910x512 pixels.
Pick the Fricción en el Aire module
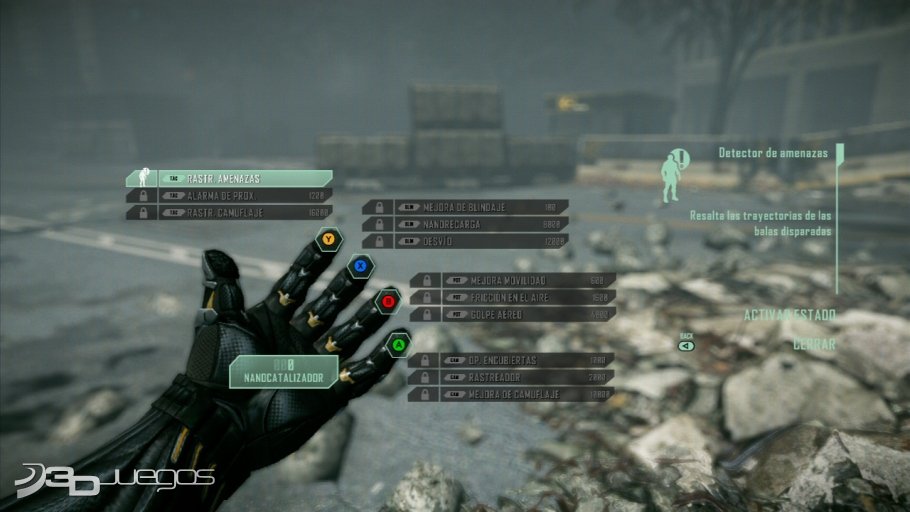coord(513,297)
